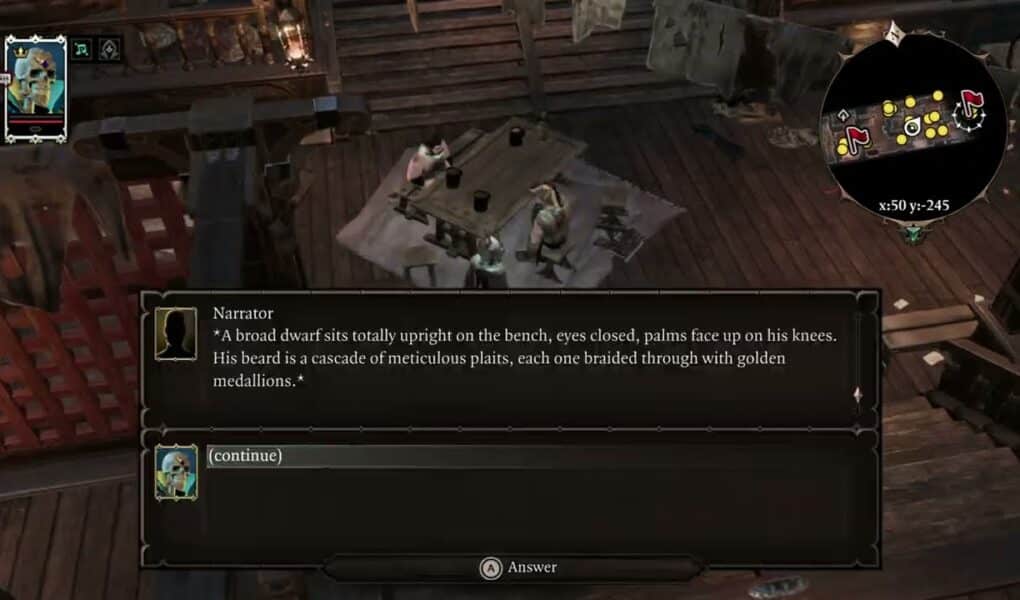Click the hooded figure status icon
The height and width of the screenshot is (600, 1020).
pyautogui.click(x=108, y=48)
